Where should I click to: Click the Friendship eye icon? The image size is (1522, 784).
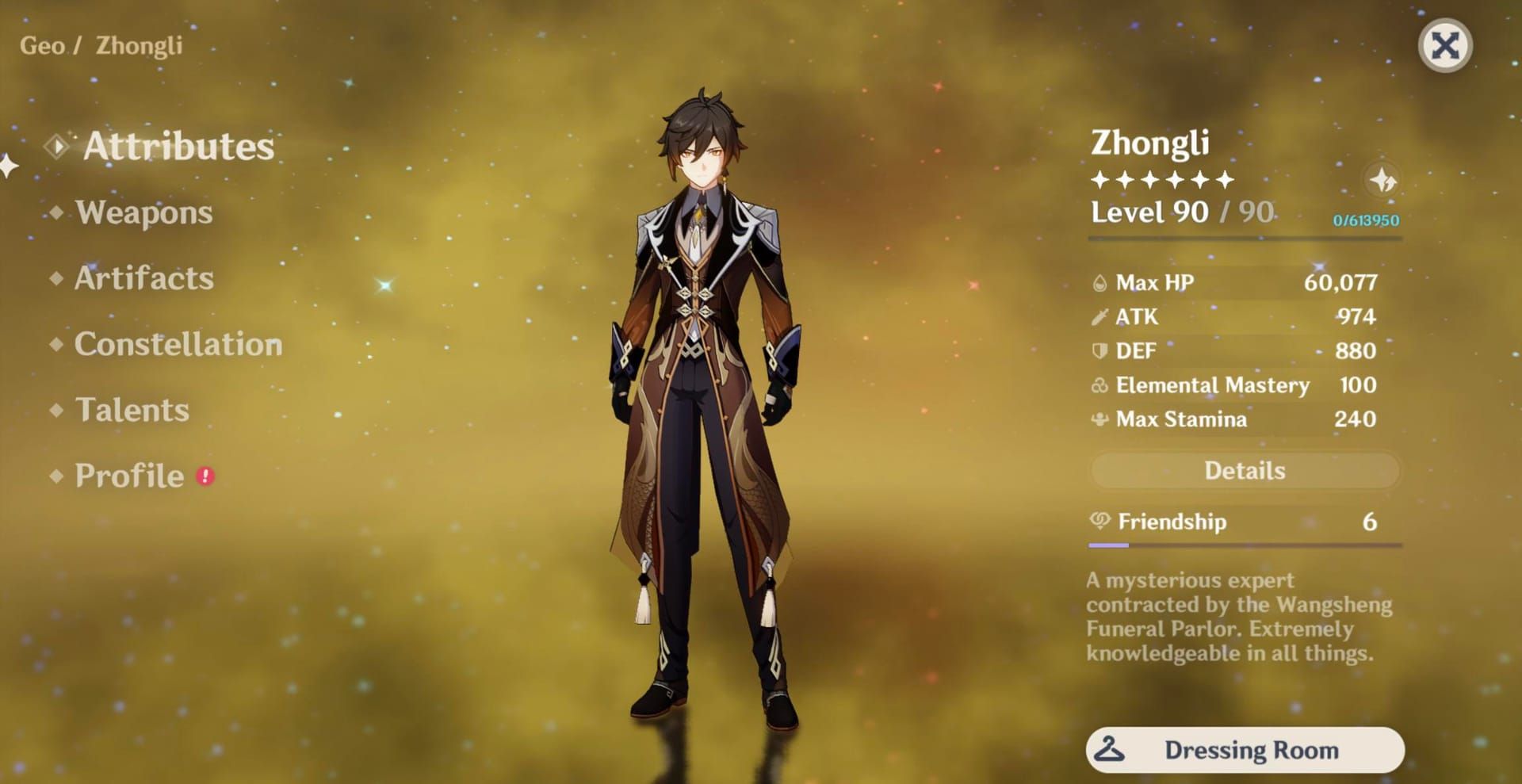tap(1100, 522)
